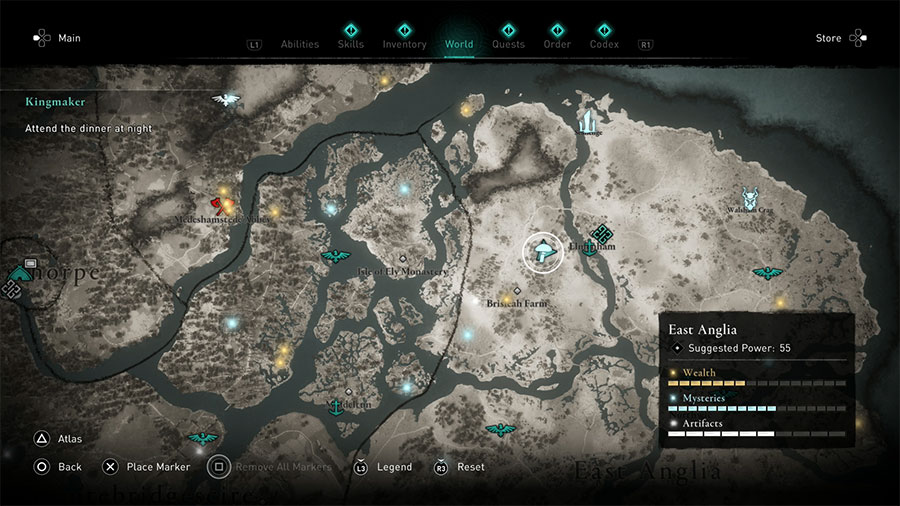Show the Codex tab

604,44
